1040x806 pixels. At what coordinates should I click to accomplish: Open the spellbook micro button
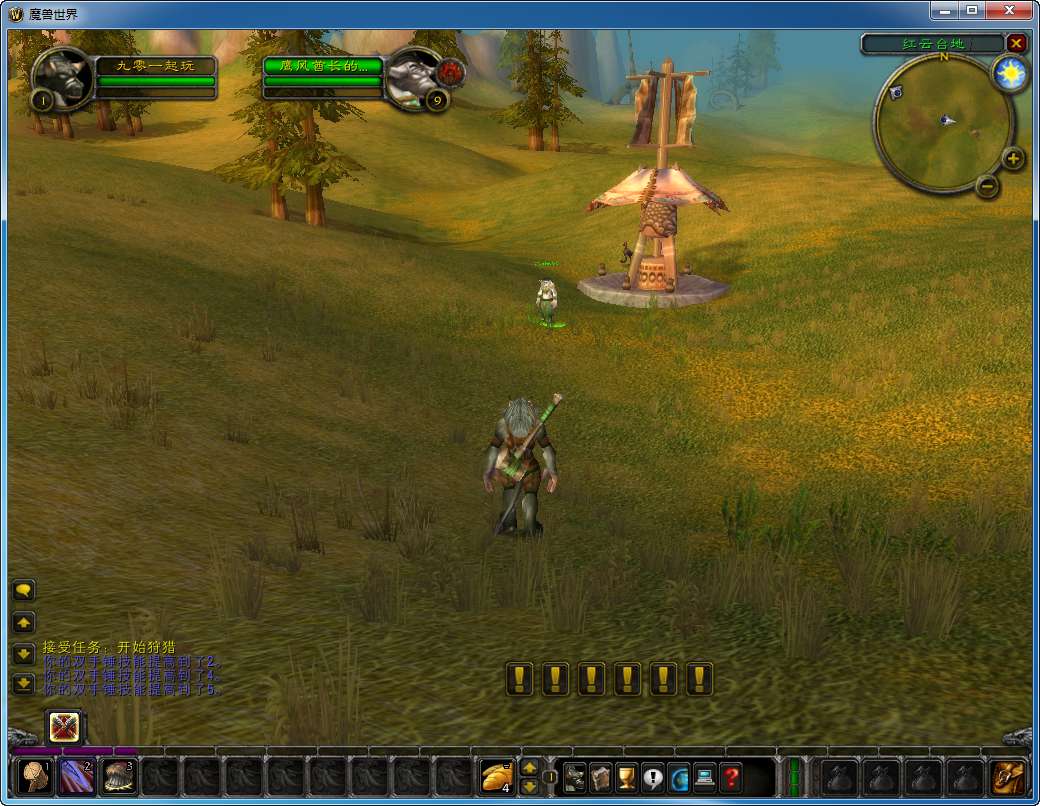(601, 777)
